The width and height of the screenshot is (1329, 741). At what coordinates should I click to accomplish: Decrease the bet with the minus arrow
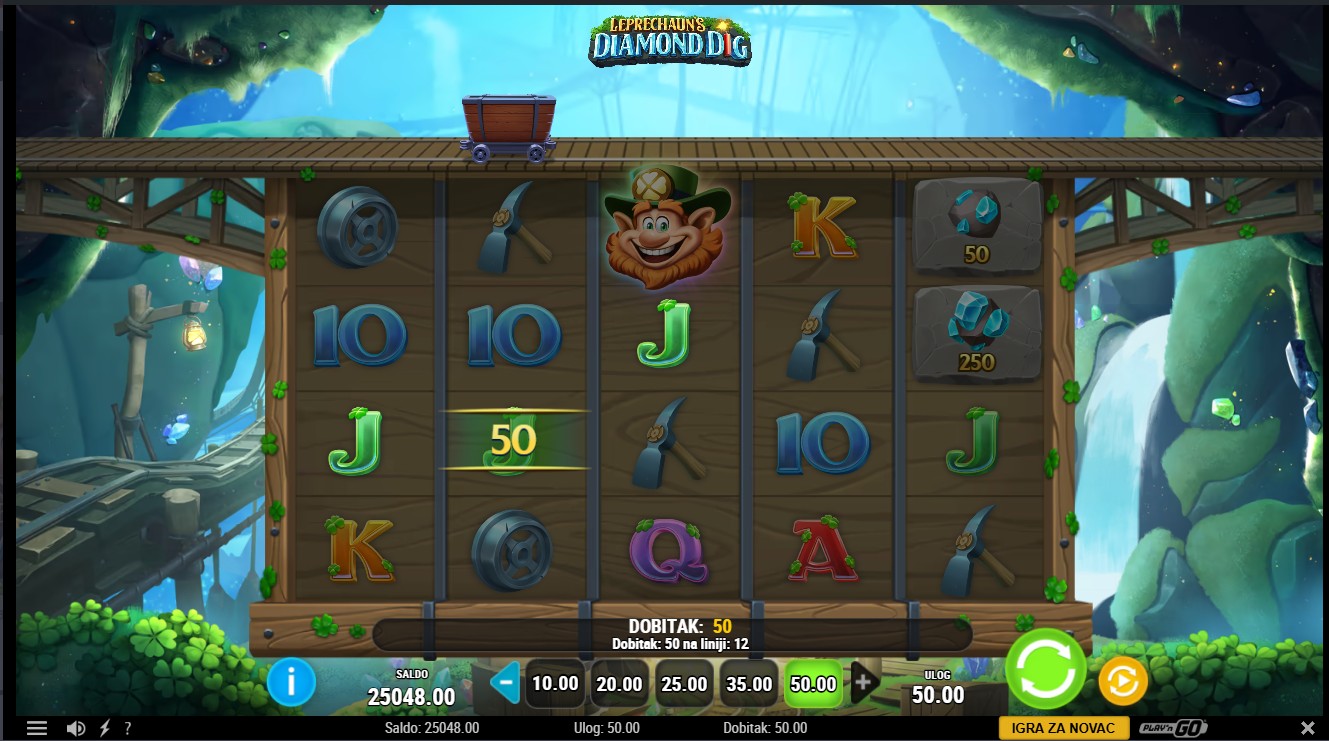click(x=506, y=684)
